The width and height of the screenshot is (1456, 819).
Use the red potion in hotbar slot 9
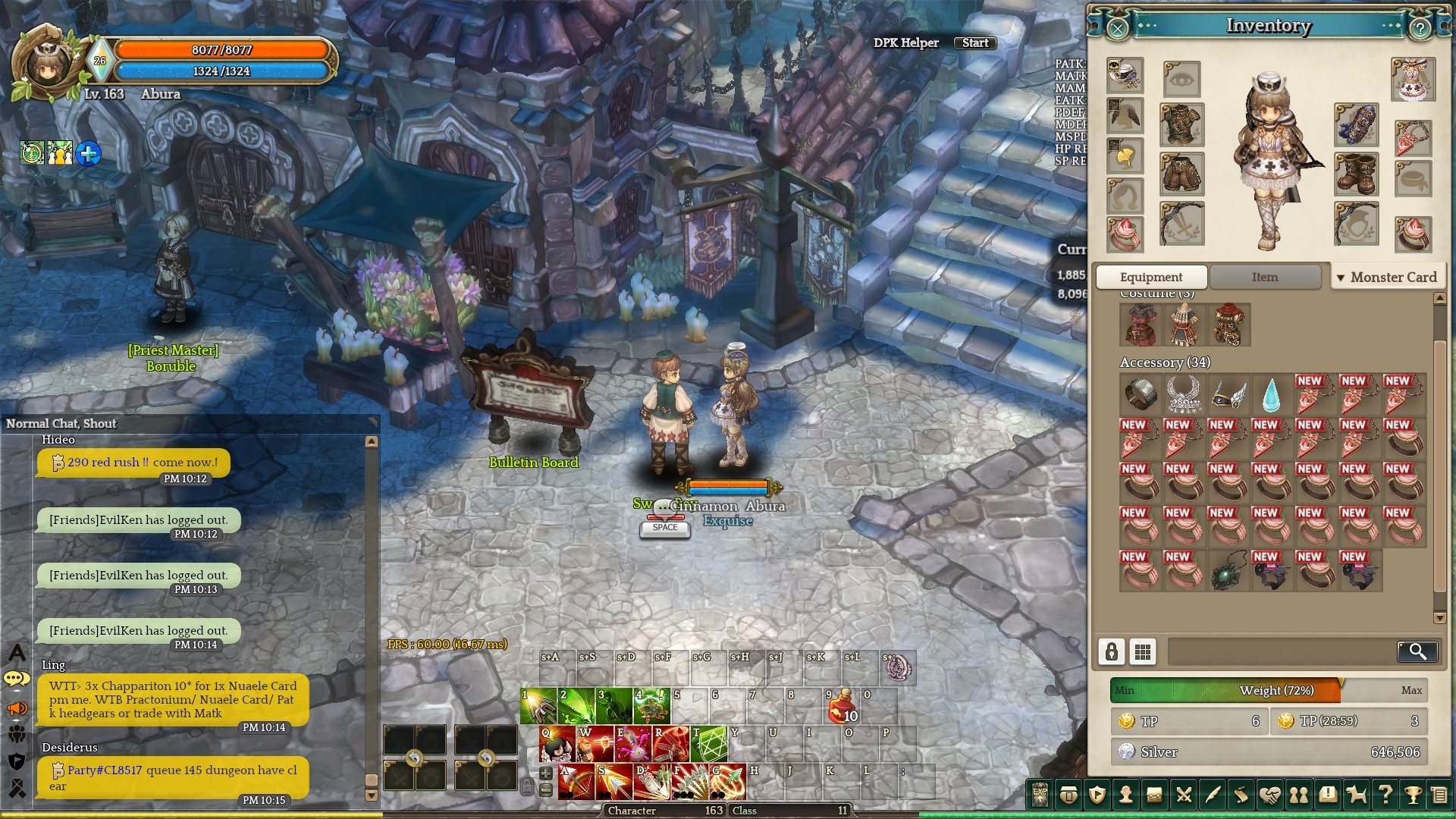[842, 707]
